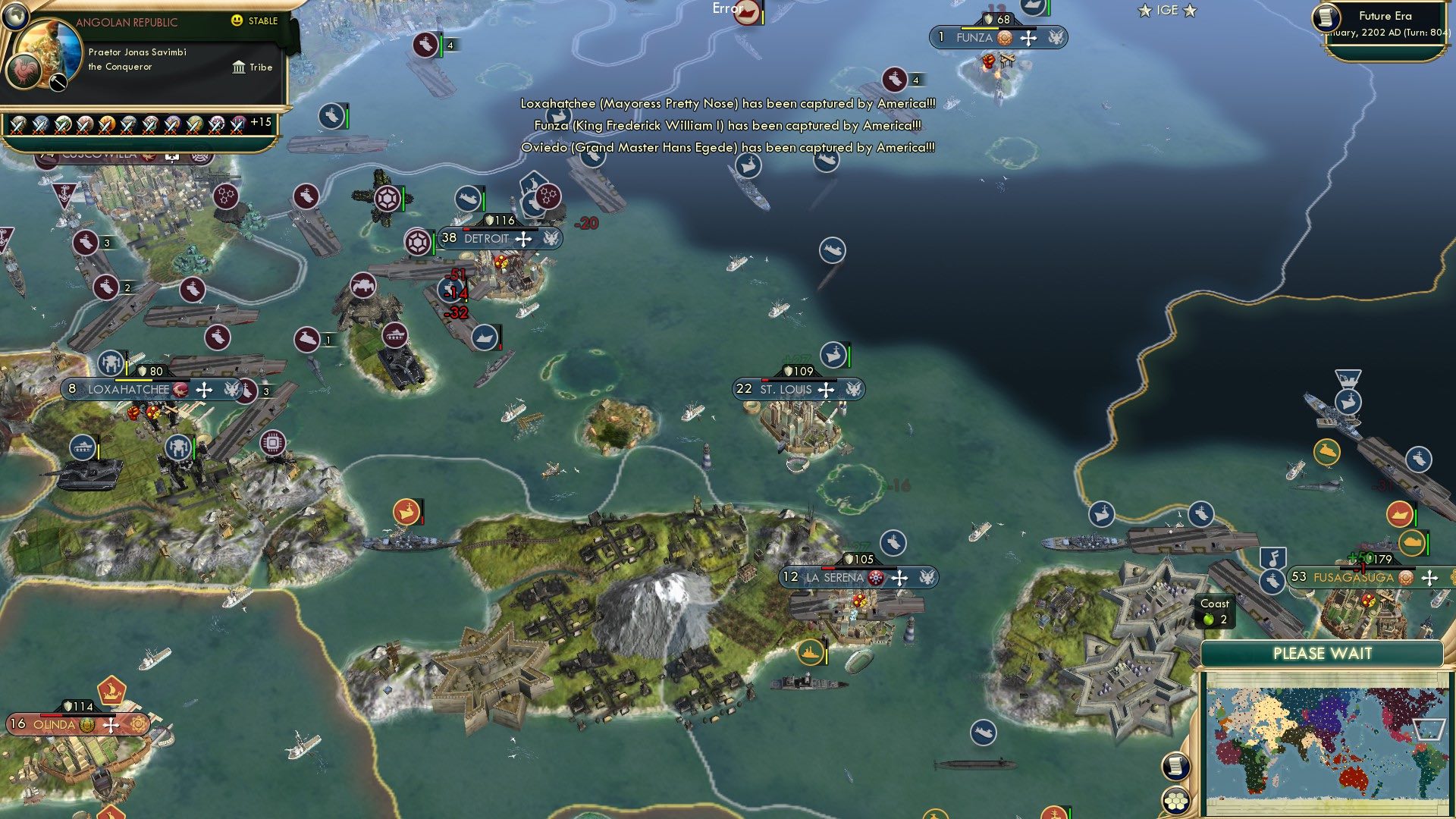Select the PLEASE WAIT banner tab

pyautogui.click(x=1323, y=653)
